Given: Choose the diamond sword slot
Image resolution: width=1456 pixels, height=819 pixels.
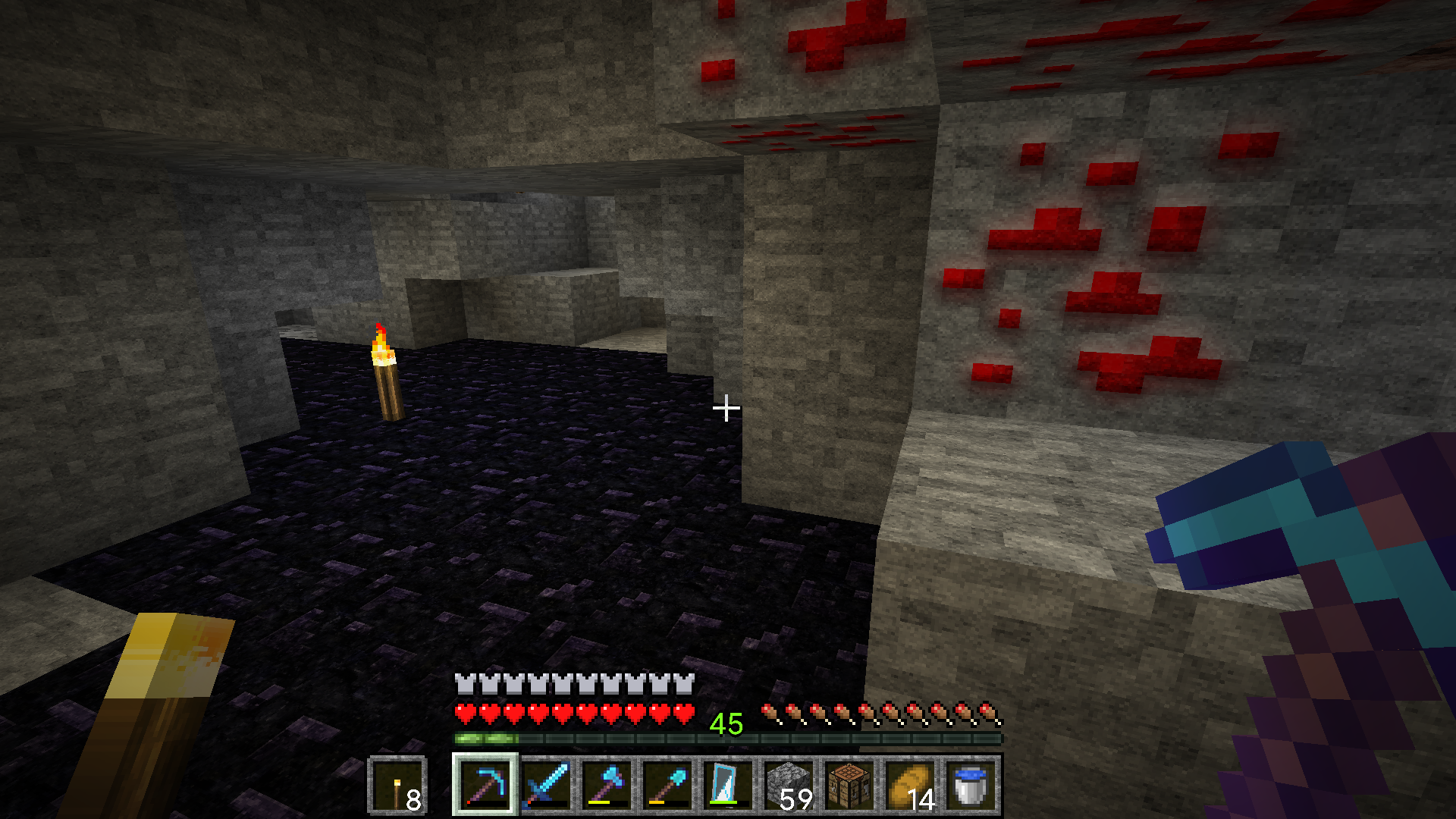Looking at the screenshot, I should 546,786.
